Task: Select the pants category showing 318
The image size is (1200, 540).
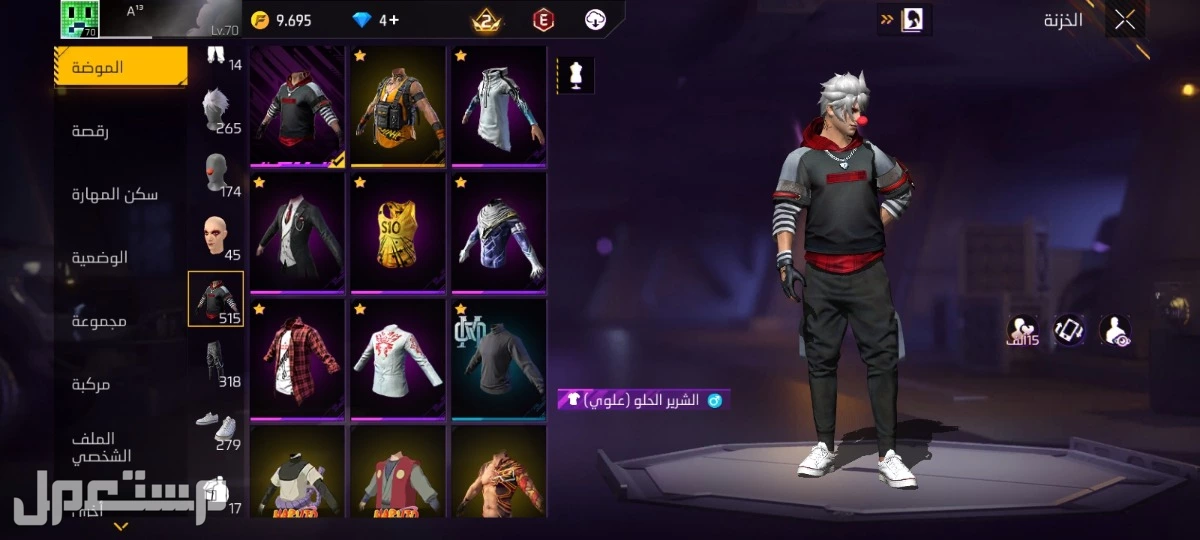Action: (x=216, y=362)
